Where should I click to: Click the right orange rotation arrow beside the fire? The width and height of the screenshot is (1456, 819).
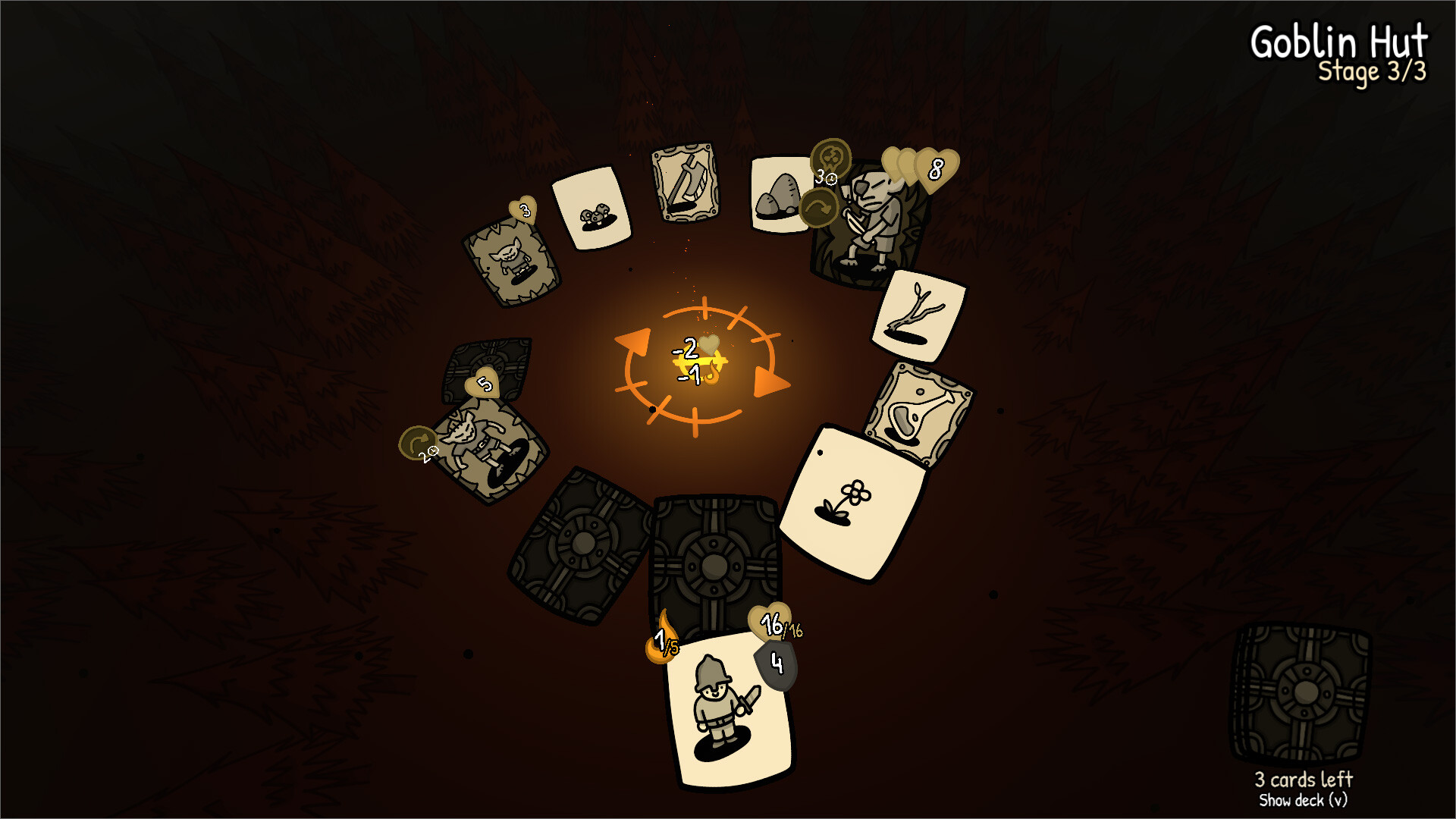(766, 383)
